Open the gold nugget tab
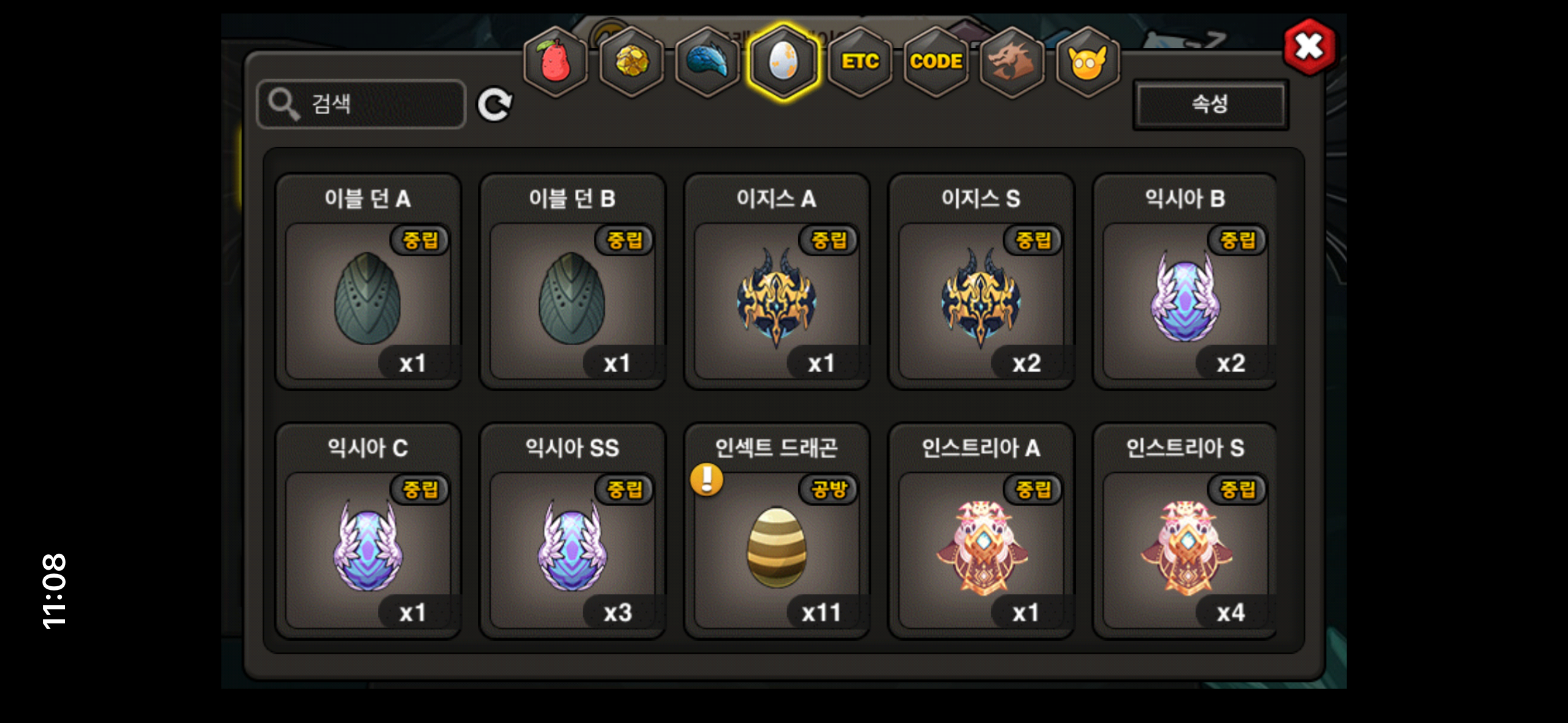The width and height of the screenshot is (1568, 723). point(631,61)
